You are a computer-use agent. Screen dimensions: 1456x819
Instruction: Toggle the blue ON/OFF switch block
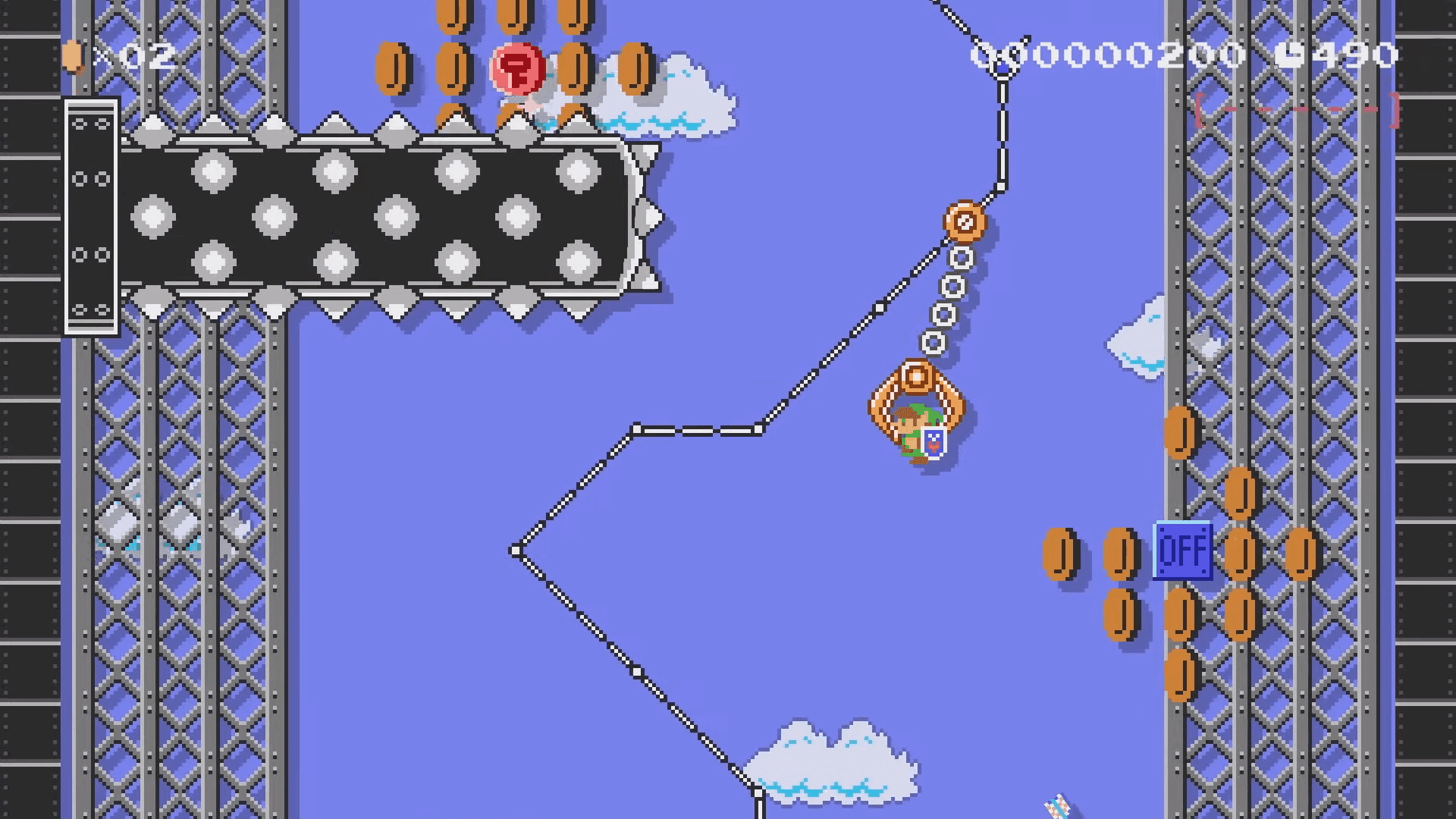click(x=1184, y=551)
